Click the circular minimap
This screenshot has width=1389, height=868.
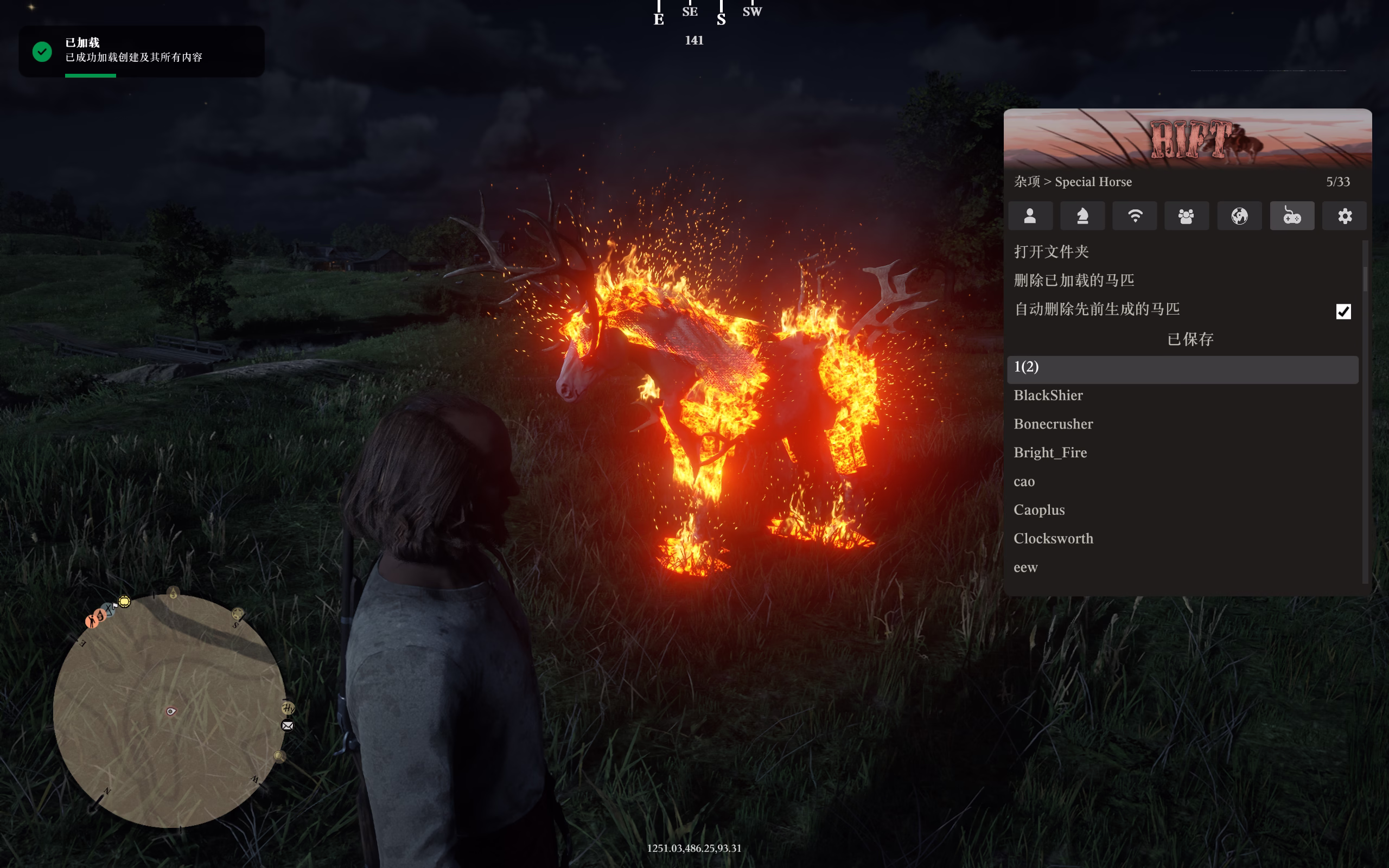click(170, 711)
